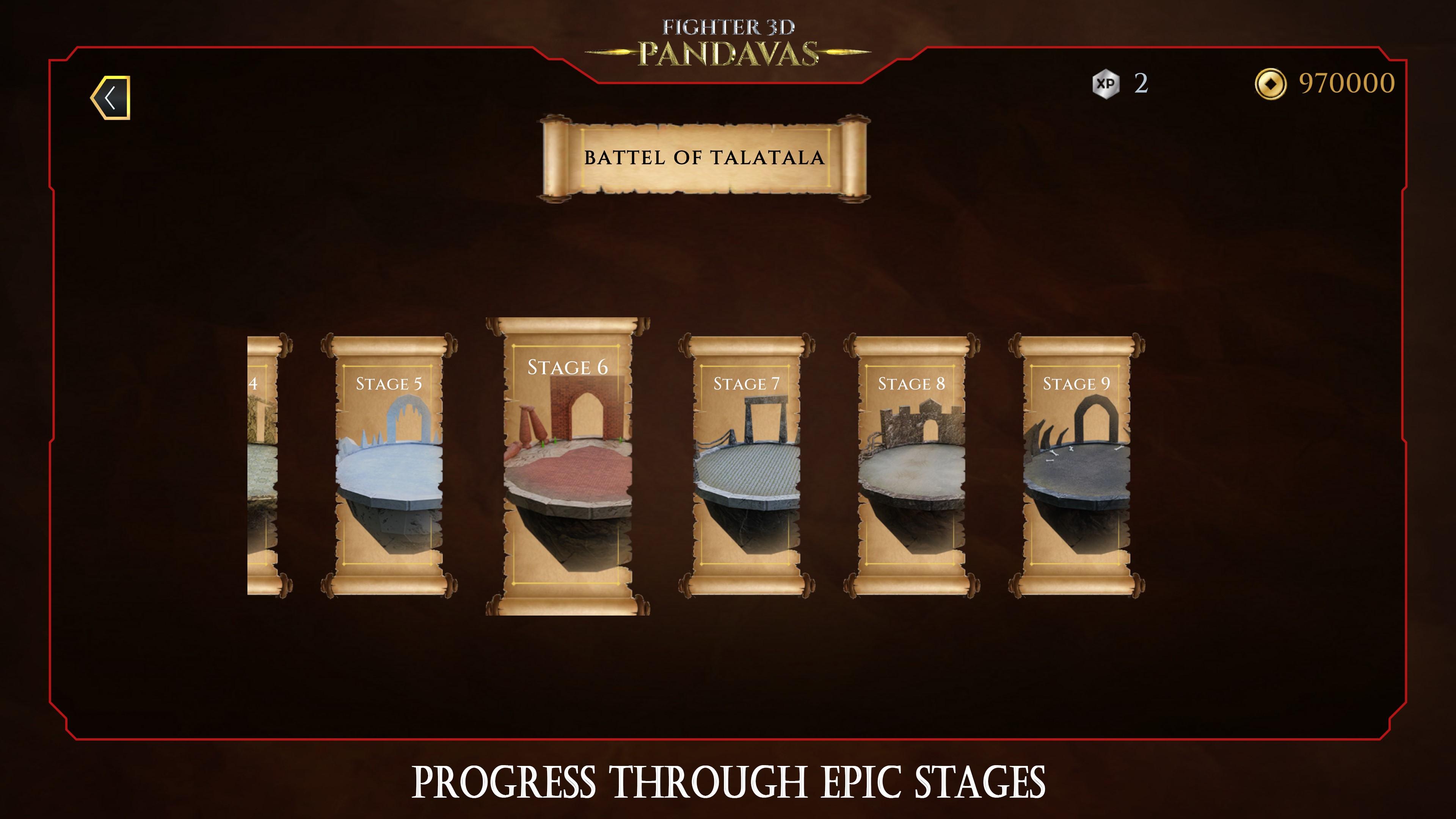This screenshot has width=1456, height=819.
Task: Open the Stage 7 arena scroll
Action: pos(746,465)
